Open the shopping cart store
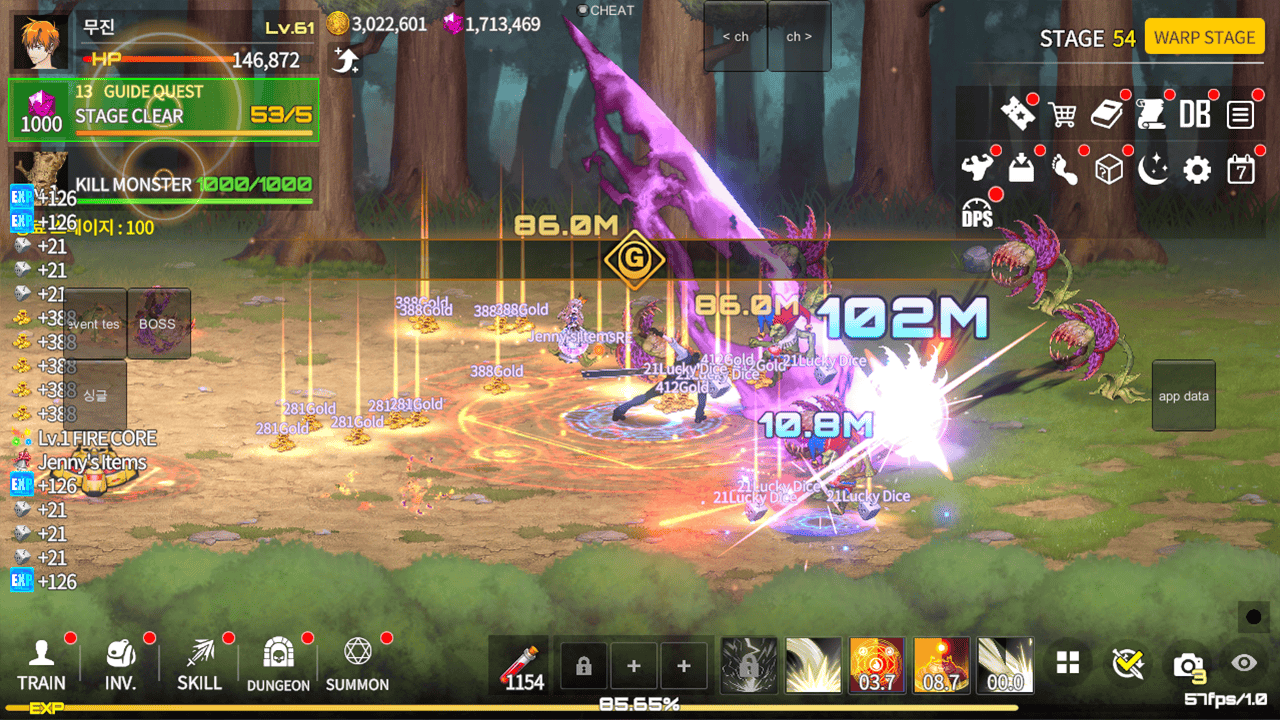1280x720 pixels. tap(1062, 114)
